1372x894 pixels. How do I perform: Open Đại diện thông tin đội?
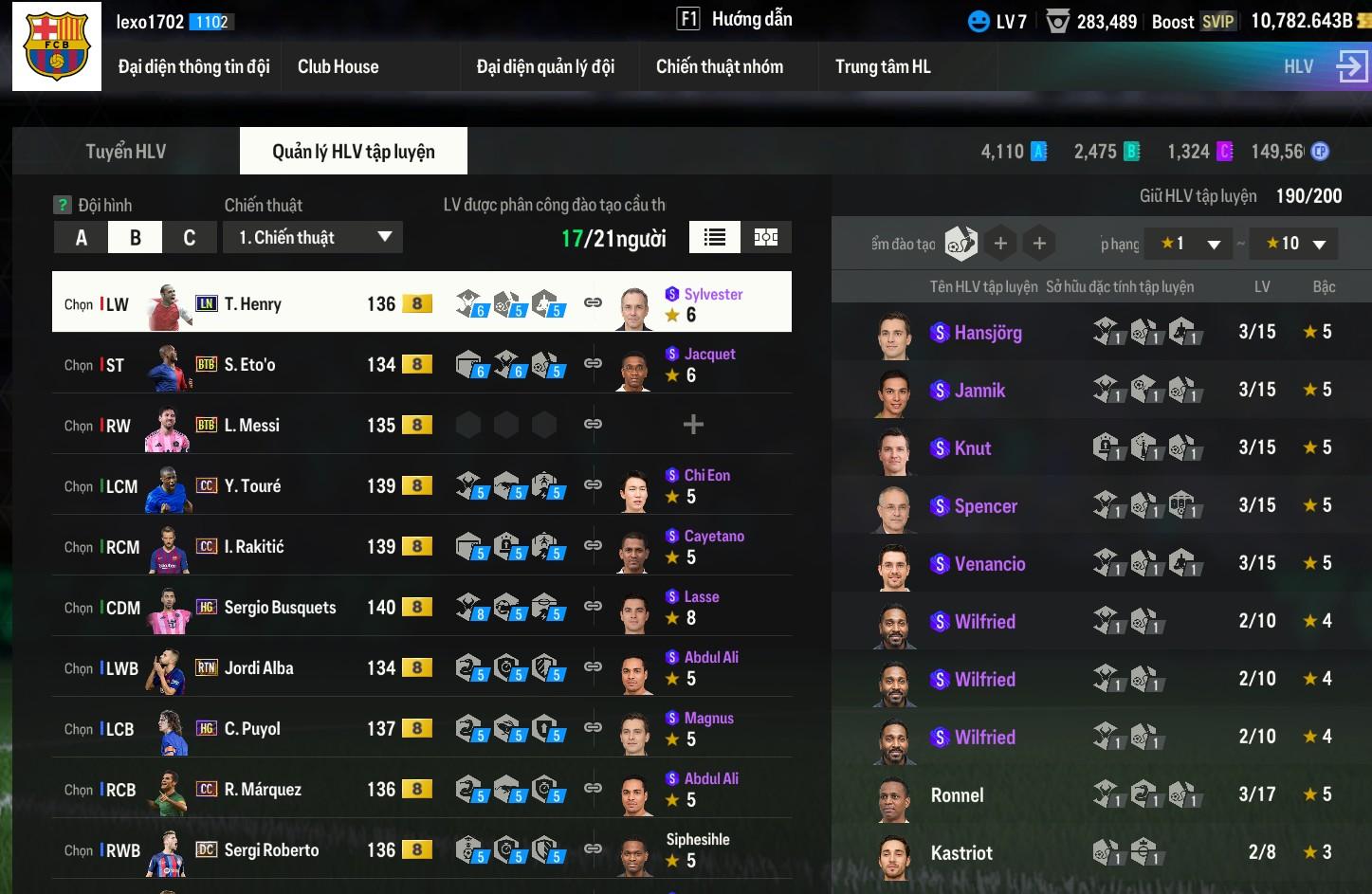point(193,66)
